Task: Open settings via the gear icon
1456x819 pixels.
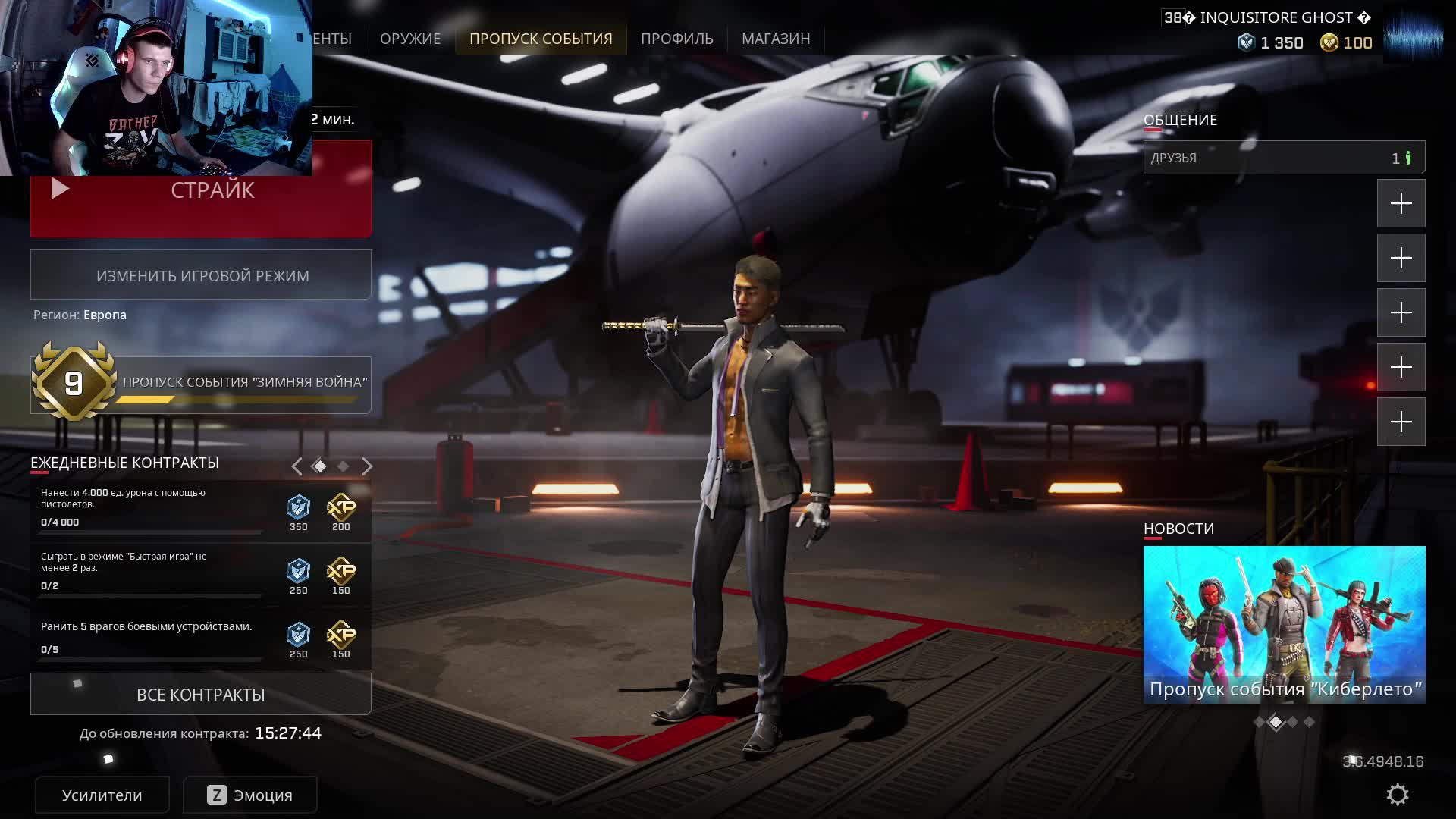Action: pyautogui.click(x=1397, y=795)
